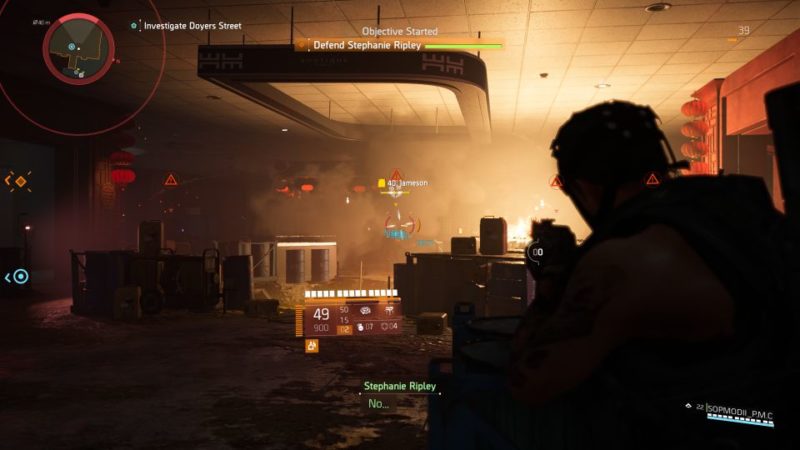Image resolution: width=800 pixels, height=450 pixels.
Task: Select the armor kit icon on the player HUD
Action: click(384, 326)
